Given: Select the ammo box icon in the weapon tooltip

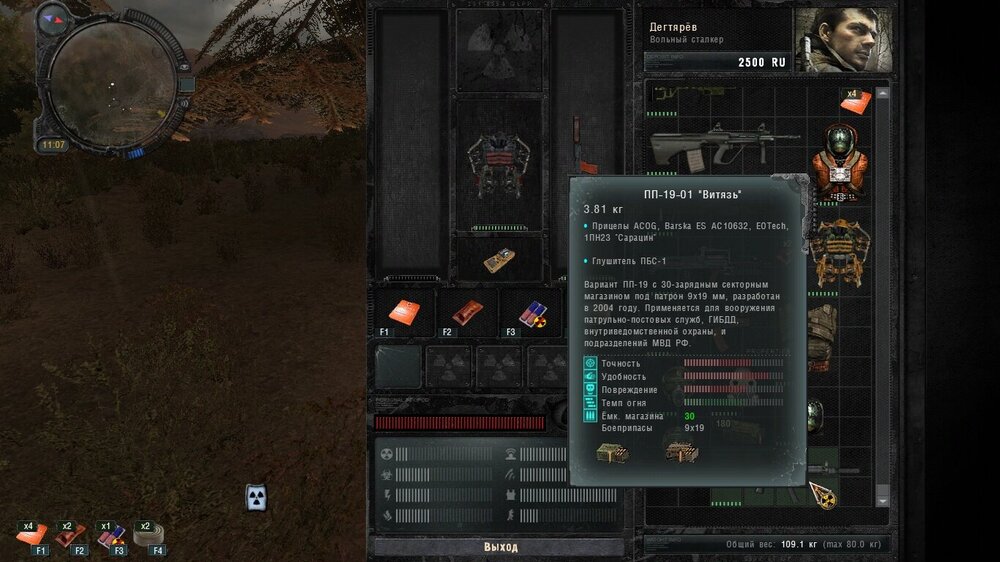Looking at the screenshot, I should point(610,452).
